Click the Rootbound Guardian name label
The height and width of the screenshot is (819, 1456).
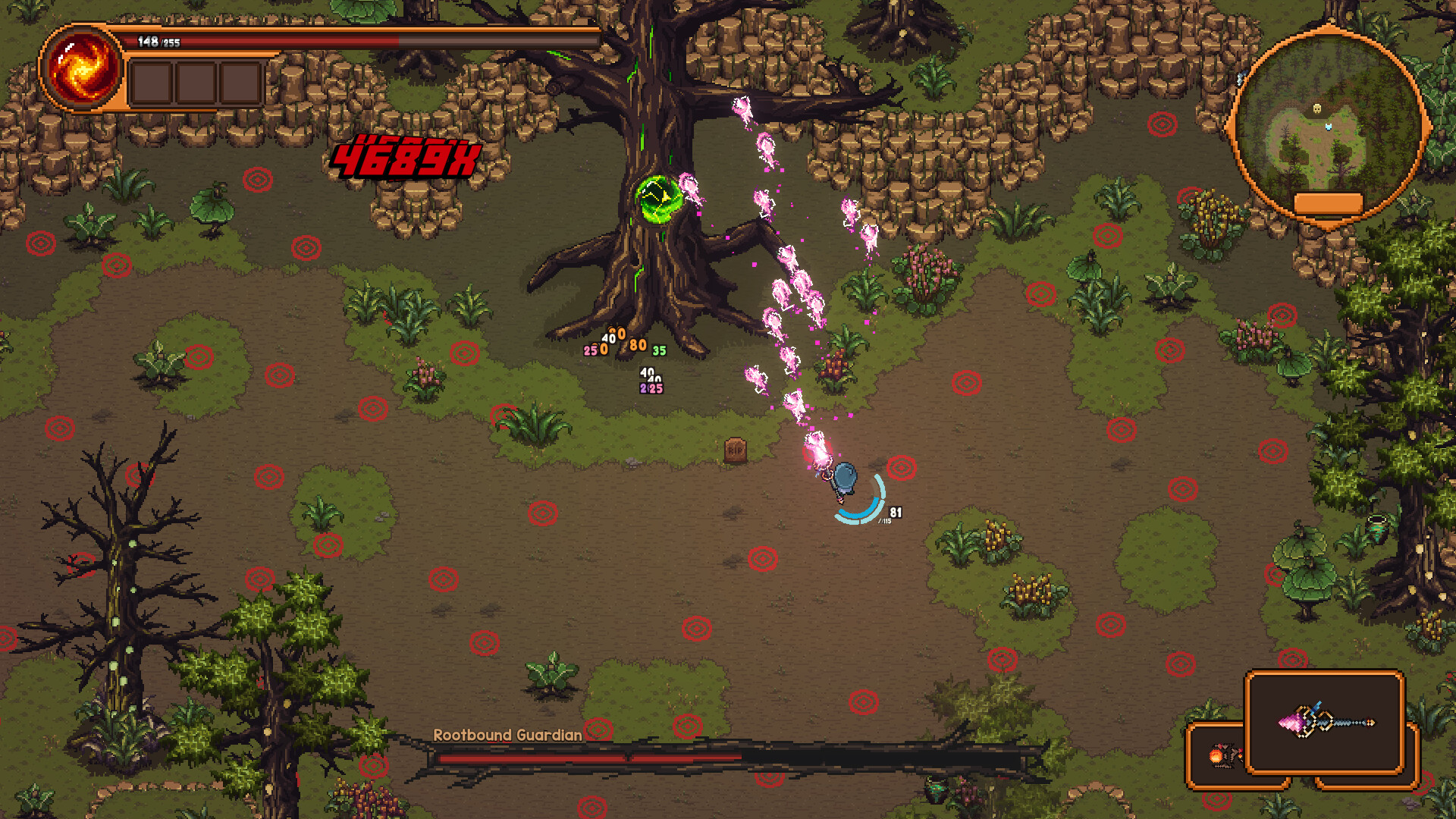coord(507,735)
